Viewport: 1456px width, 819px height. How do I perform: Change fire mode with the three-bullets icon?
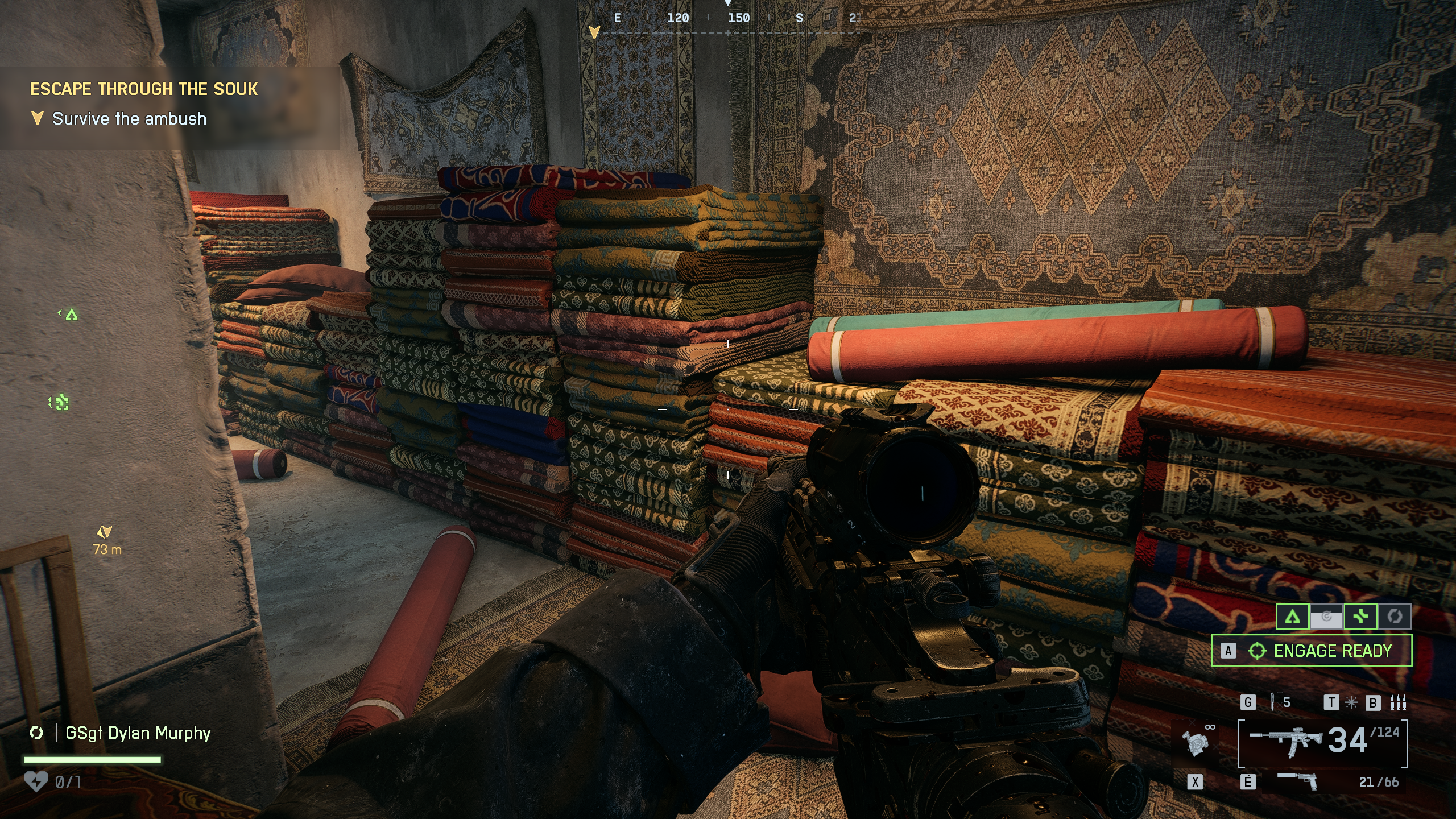point(1398,703)
